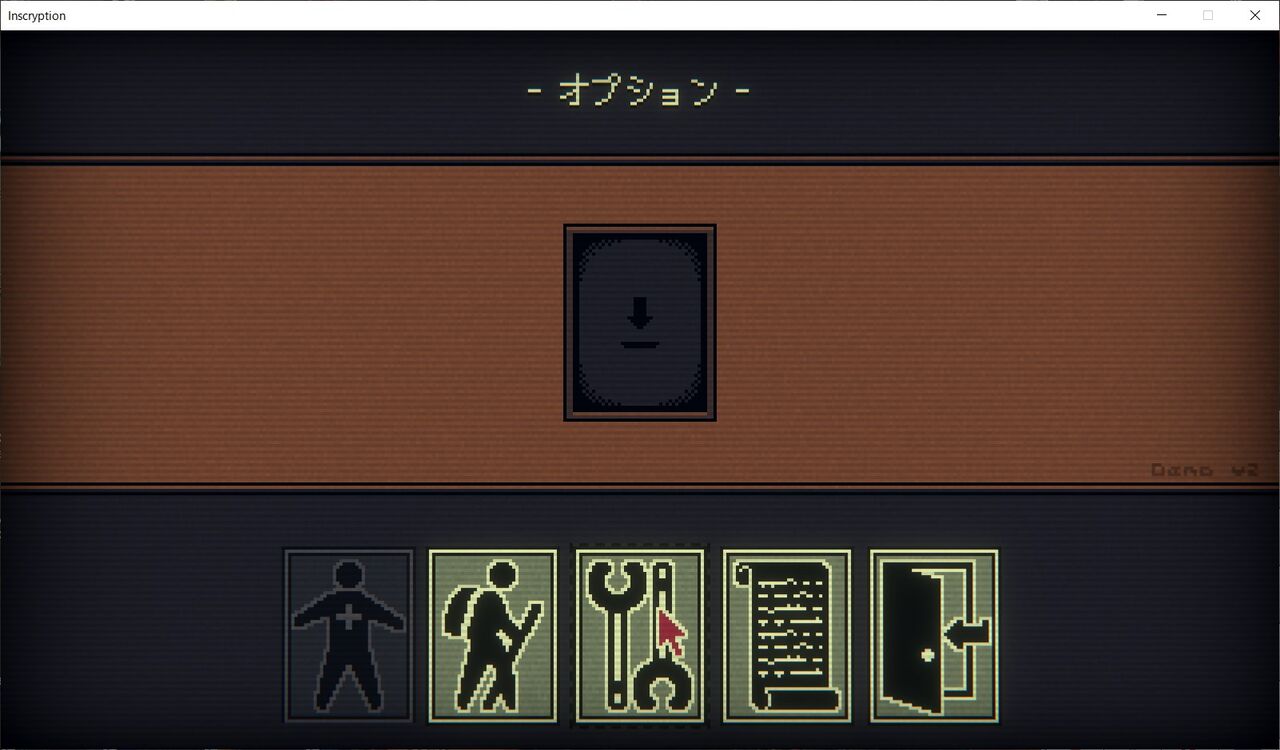Click the door icon with inward arrow to quit
Viewport: 1280px width, 750px height.
tap(932, 634)
